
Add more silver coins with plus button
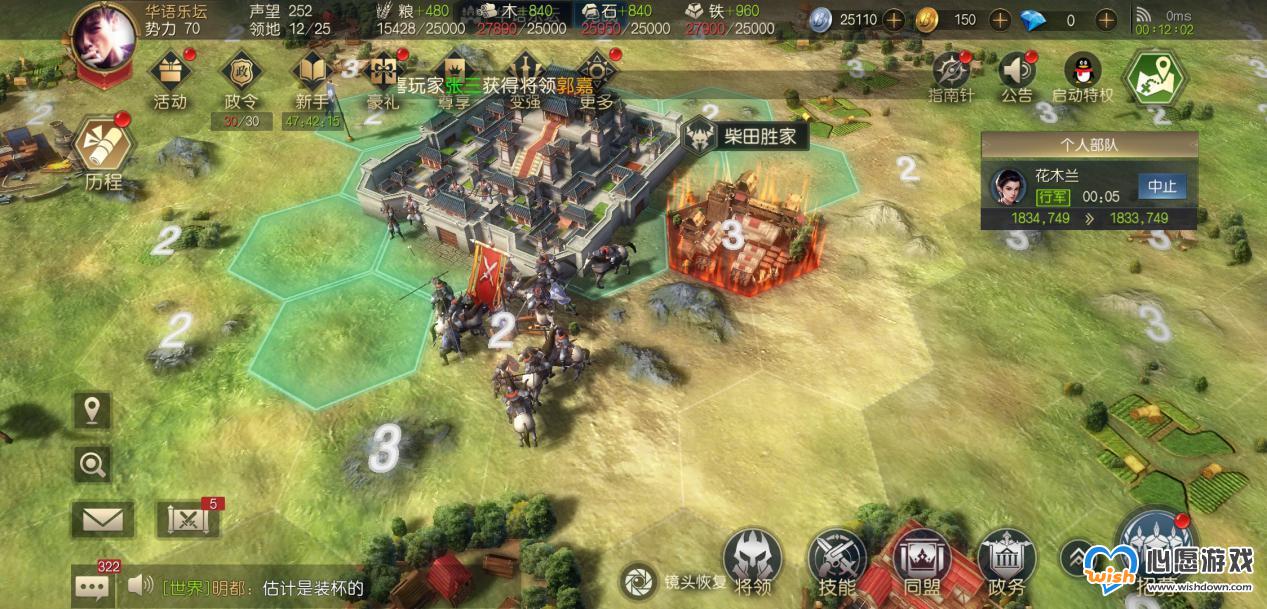(894, 20)
